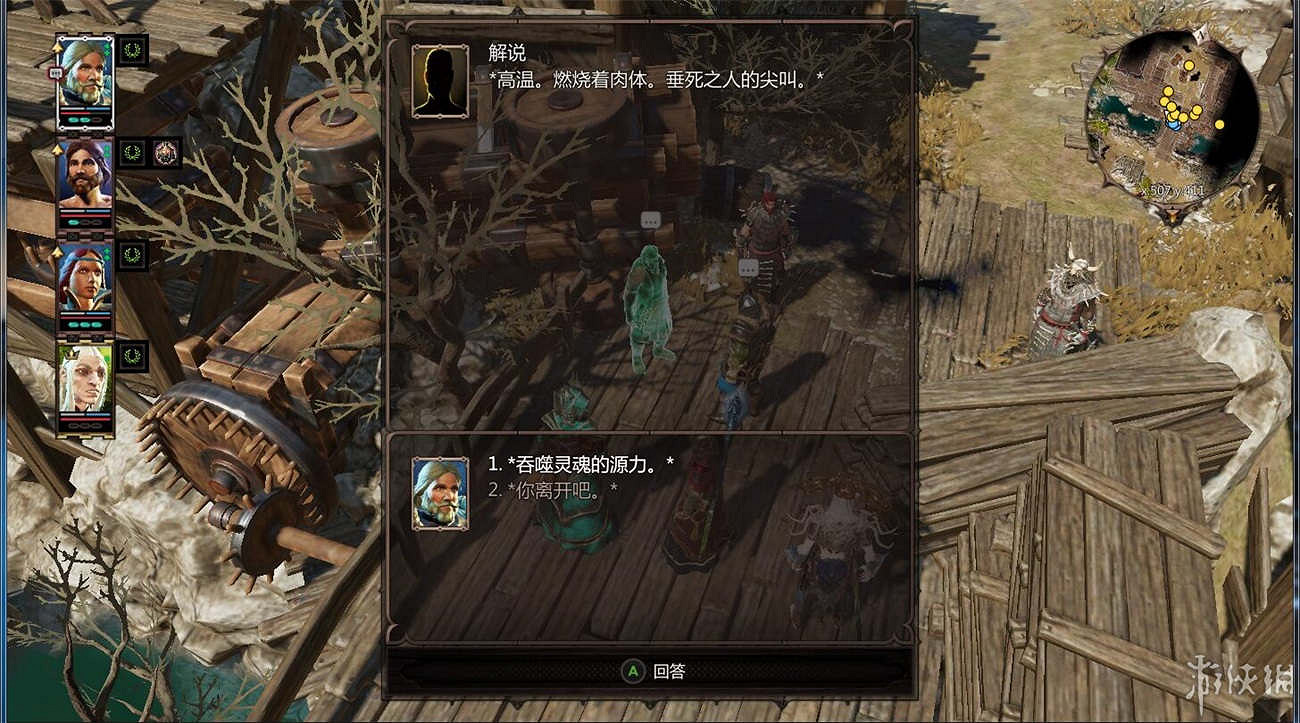The image size is (1300, 723).
Task: Click the green wreath status icon beside the top portrait
Action: click(132, 49)
